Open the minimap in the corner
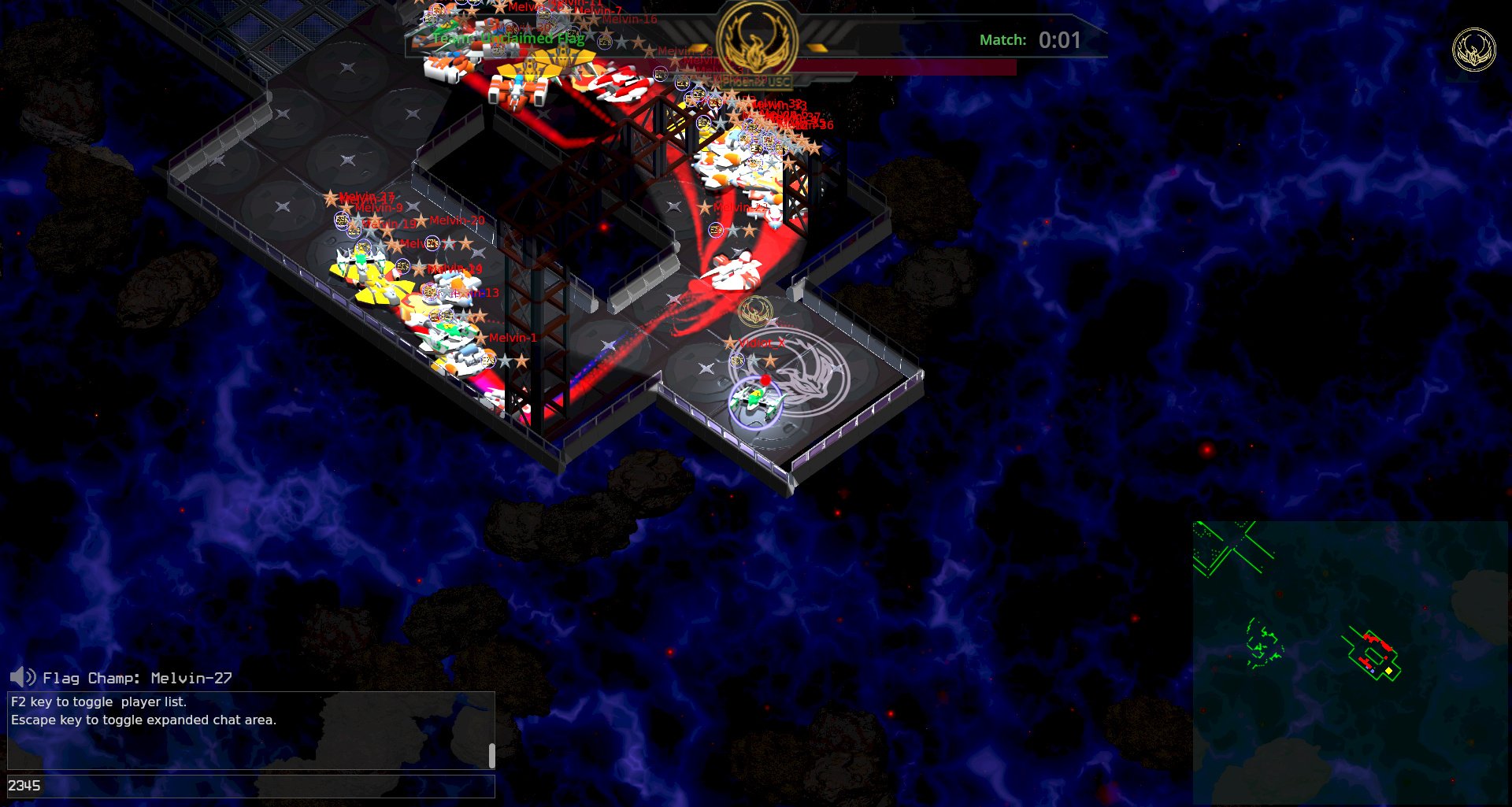The width and height of the screenshot is (1512, 807). tap(1350, 662)
